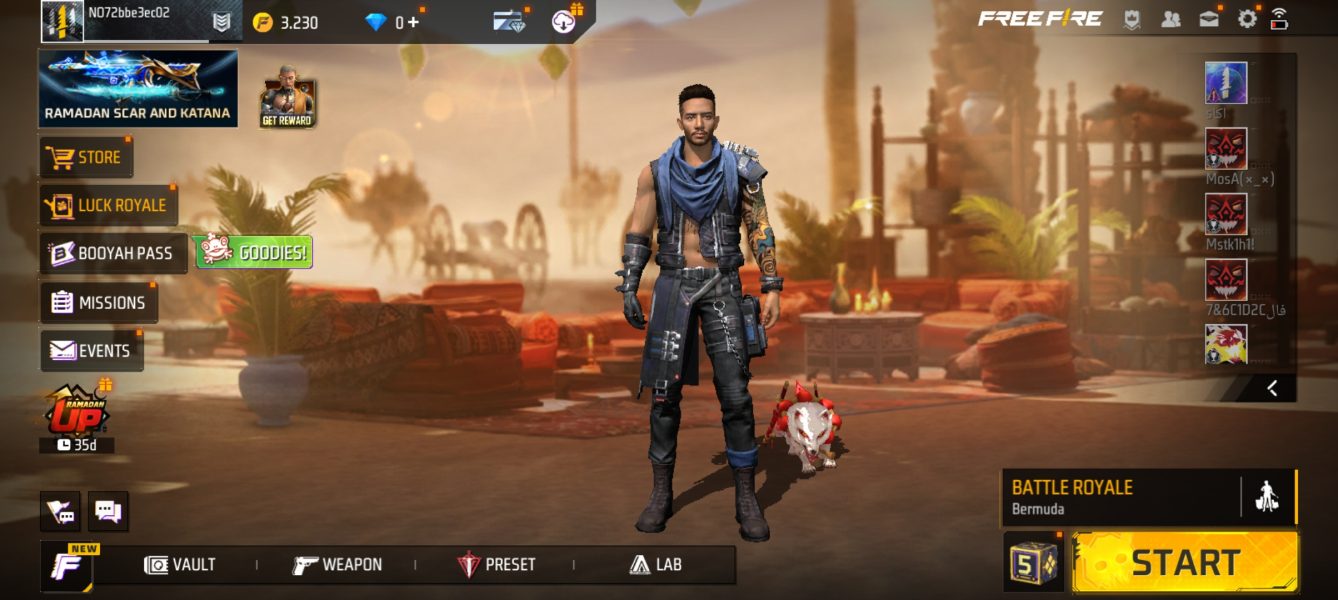Claim the Goodies offer
The height and width of the screenshot is (600, 1338).
[x=253, y=253]
